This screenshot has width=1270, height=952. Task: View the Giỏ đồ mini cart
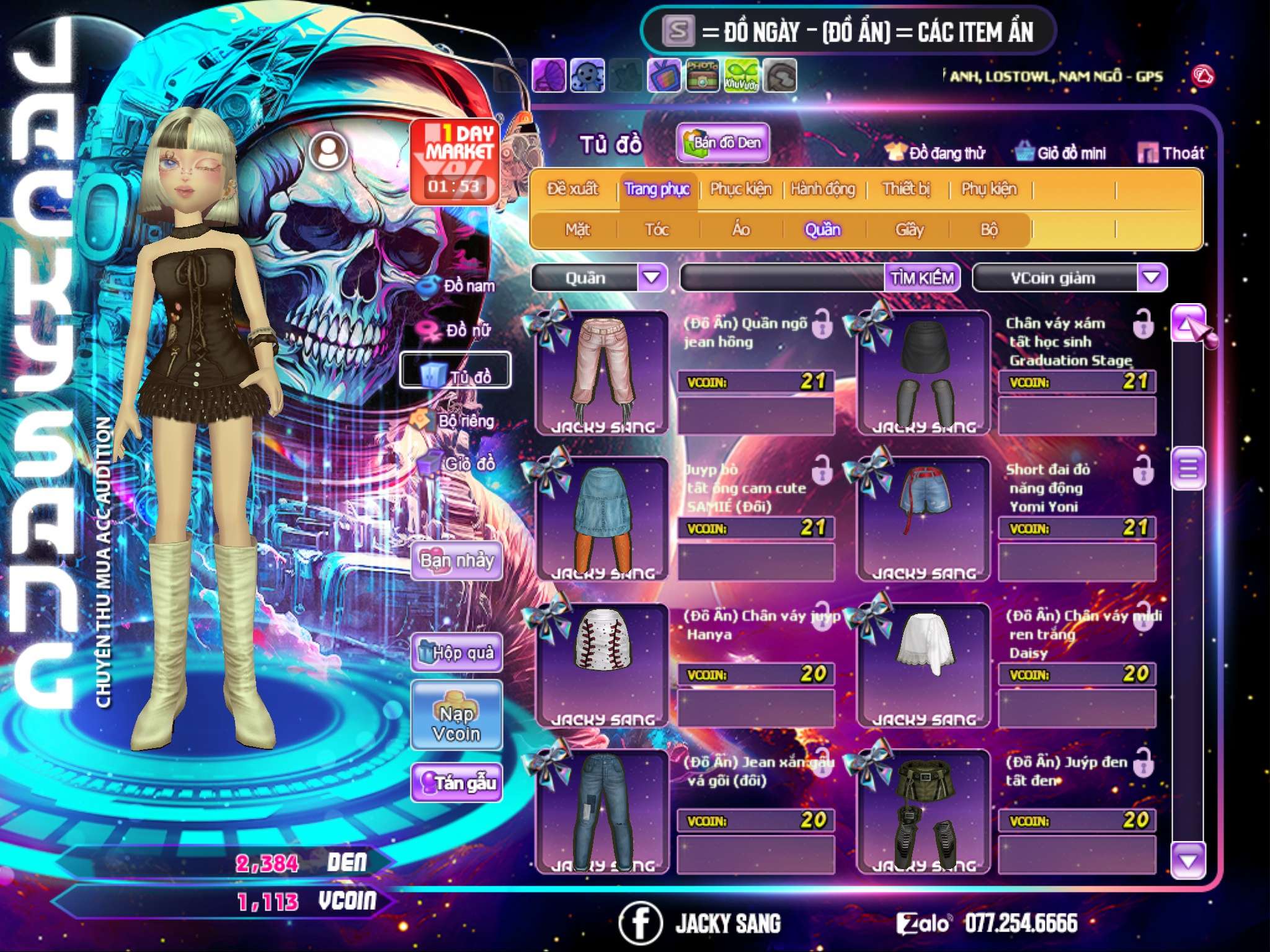[1062, 153]
